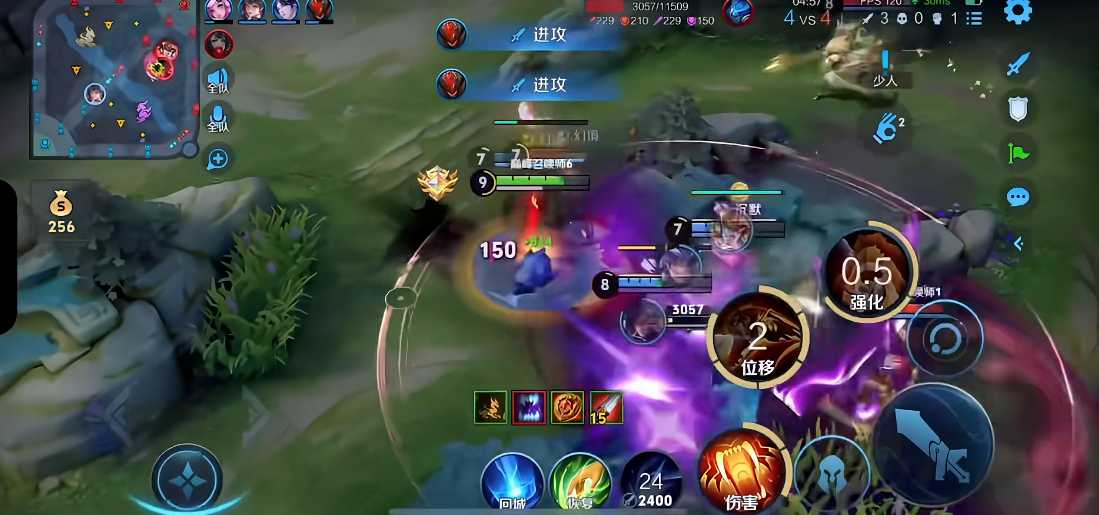This screenshot has height=515, width=1099.
Task: Send the shield defend signal
Action: [1018, 109]
